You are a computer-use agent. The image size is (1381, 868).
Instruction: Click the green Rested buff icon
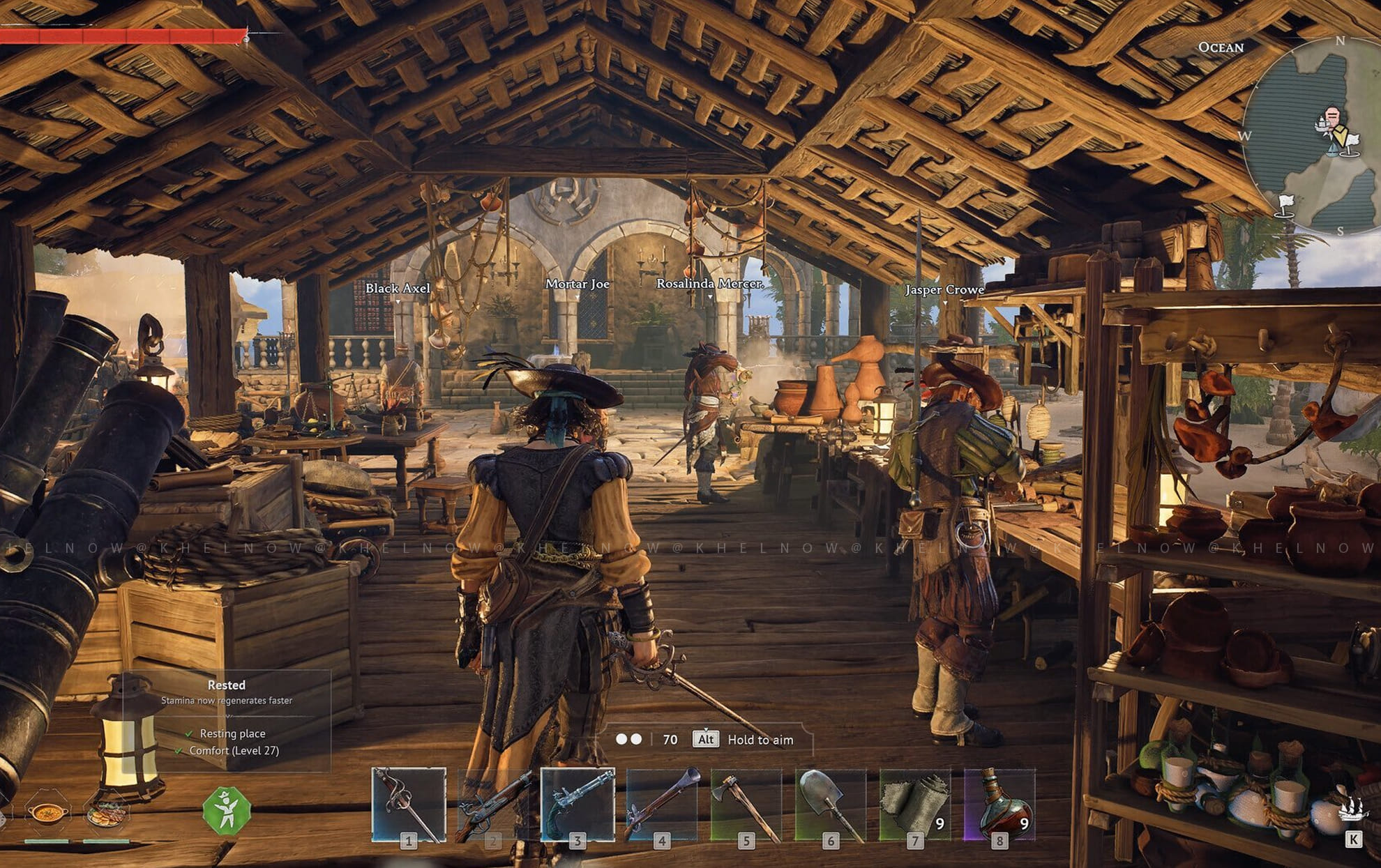click(226, 811)
